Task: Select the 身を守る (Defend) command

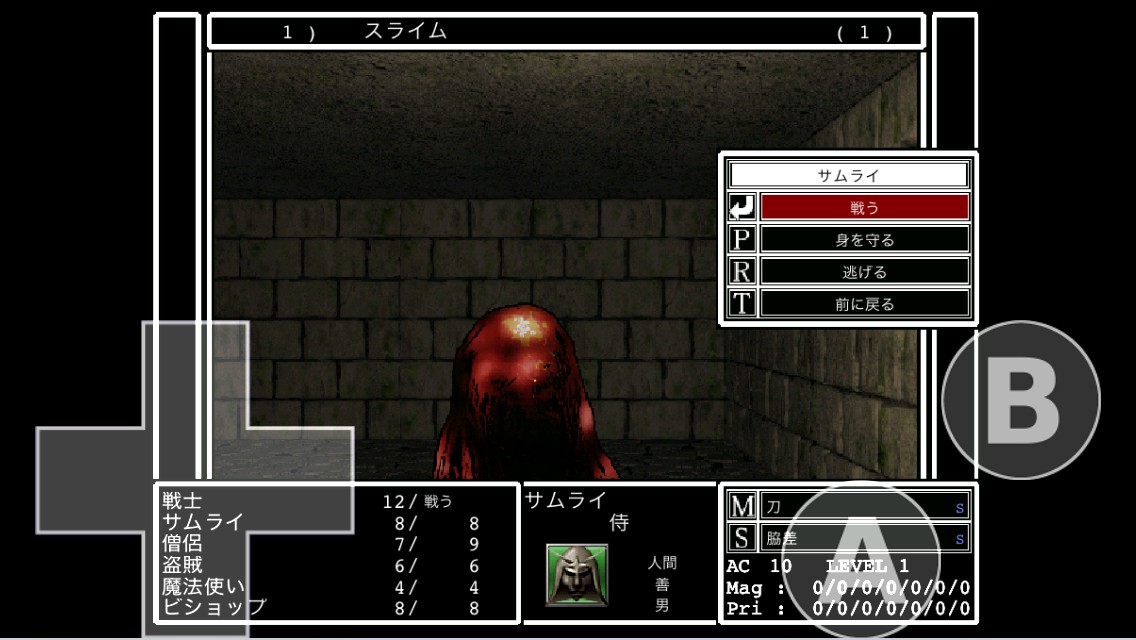Action: pyautogui.click(x=864, y=240)
